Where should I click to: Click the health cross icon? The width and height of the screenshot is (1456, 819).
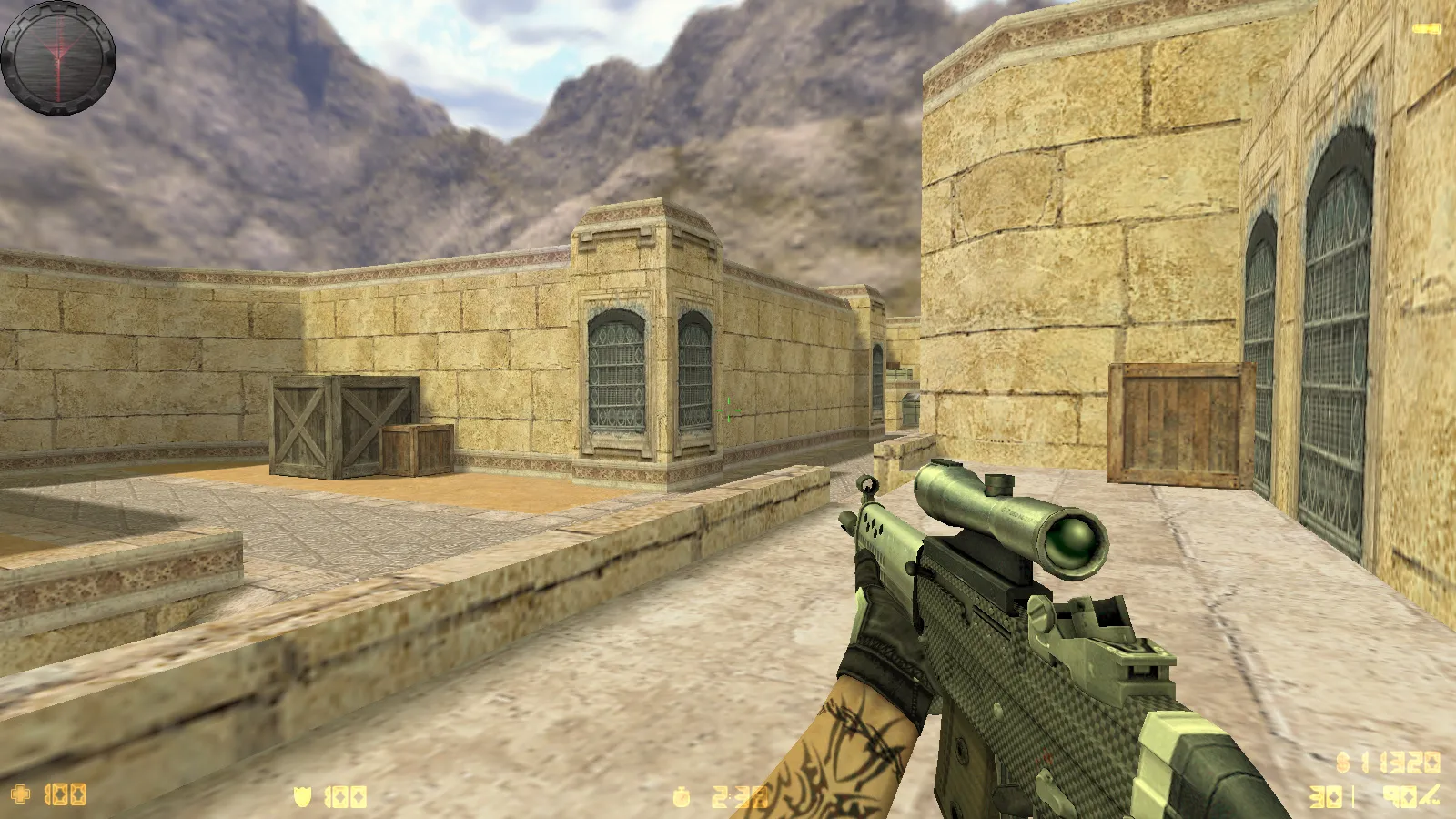[20, 794]
